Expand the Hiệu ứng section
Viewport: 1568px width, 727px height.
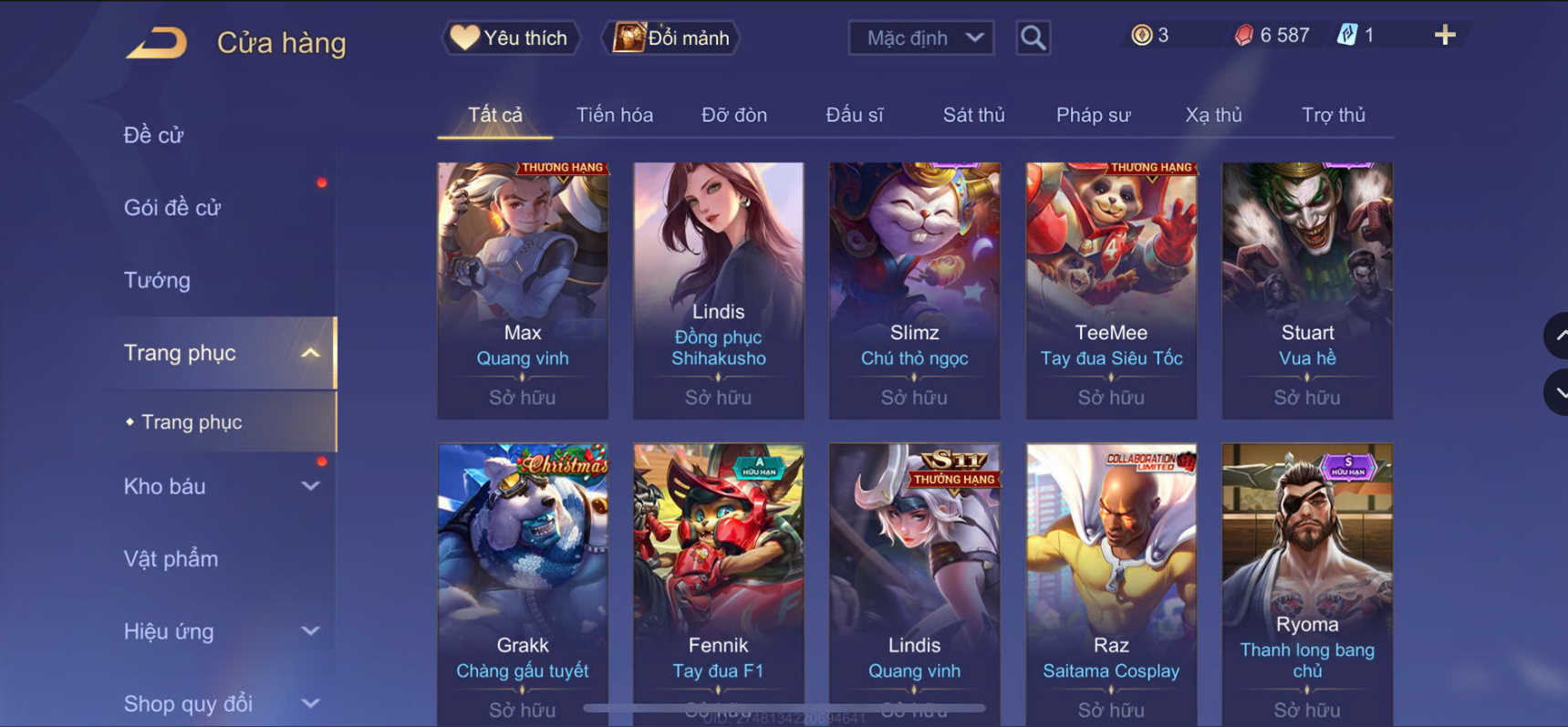[x=310, y=631]
